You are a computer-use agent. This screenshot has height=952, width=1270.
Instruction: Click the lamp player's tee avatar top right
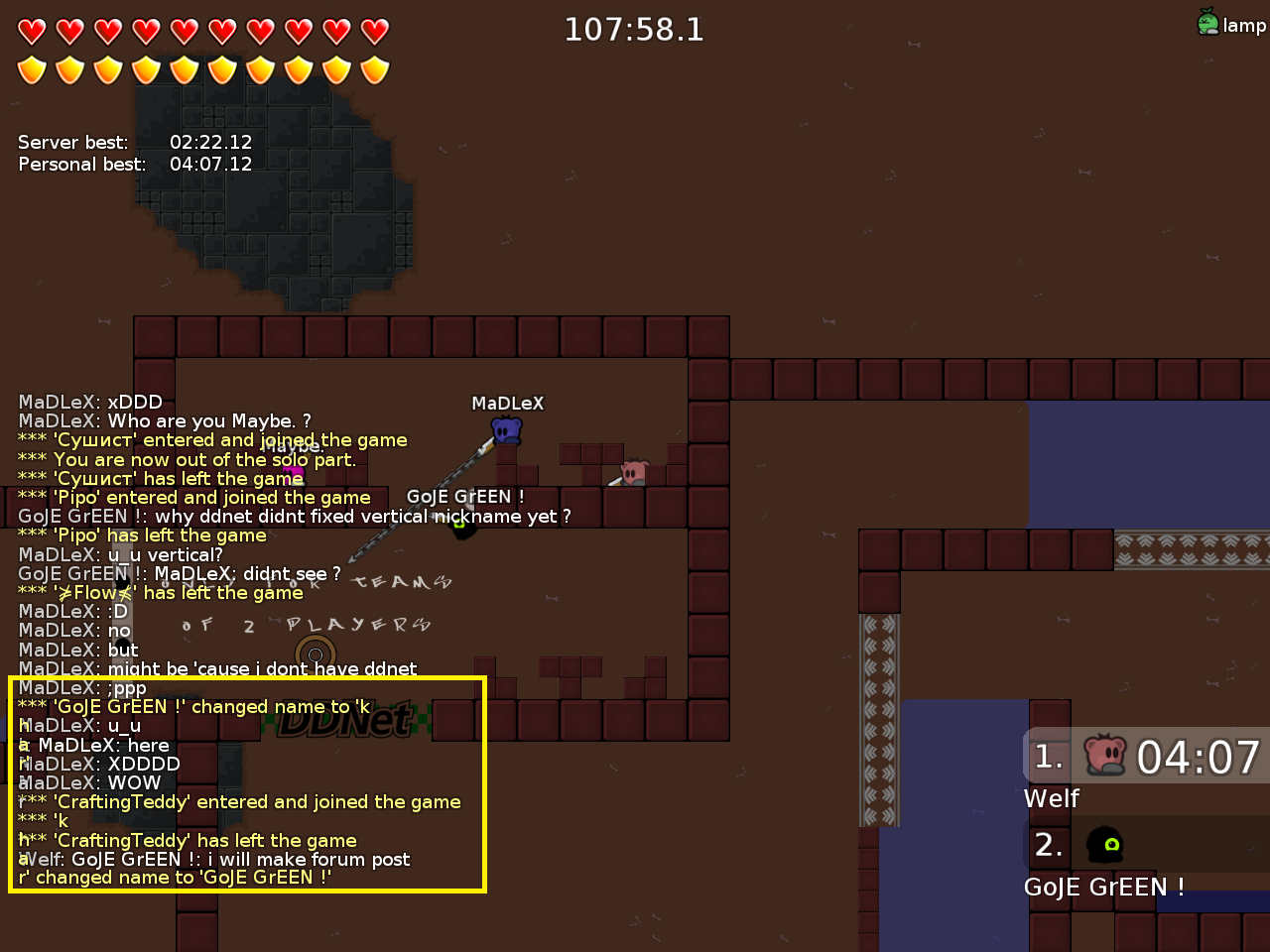pos(1207,24)
